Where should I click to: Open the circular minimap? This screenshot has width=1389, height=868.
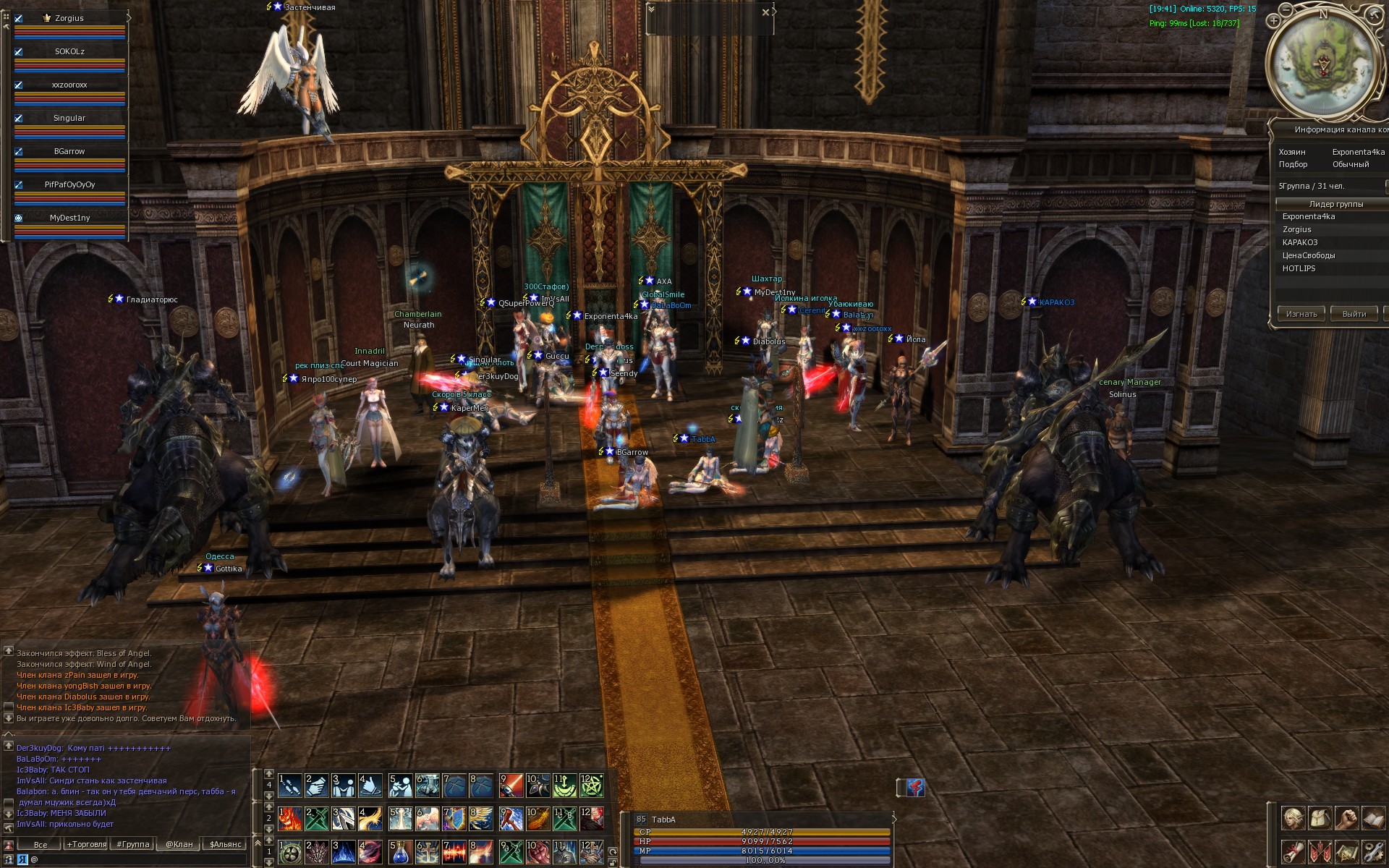click(x=1322, y=64)
